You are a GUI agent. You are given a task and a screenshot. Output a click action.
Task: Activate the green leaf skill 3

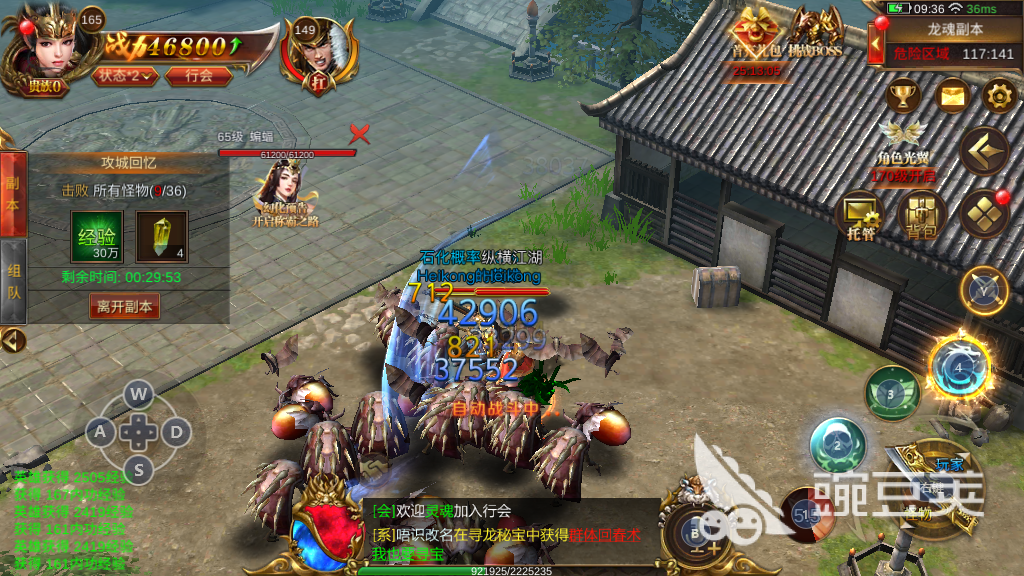(891, 393)
